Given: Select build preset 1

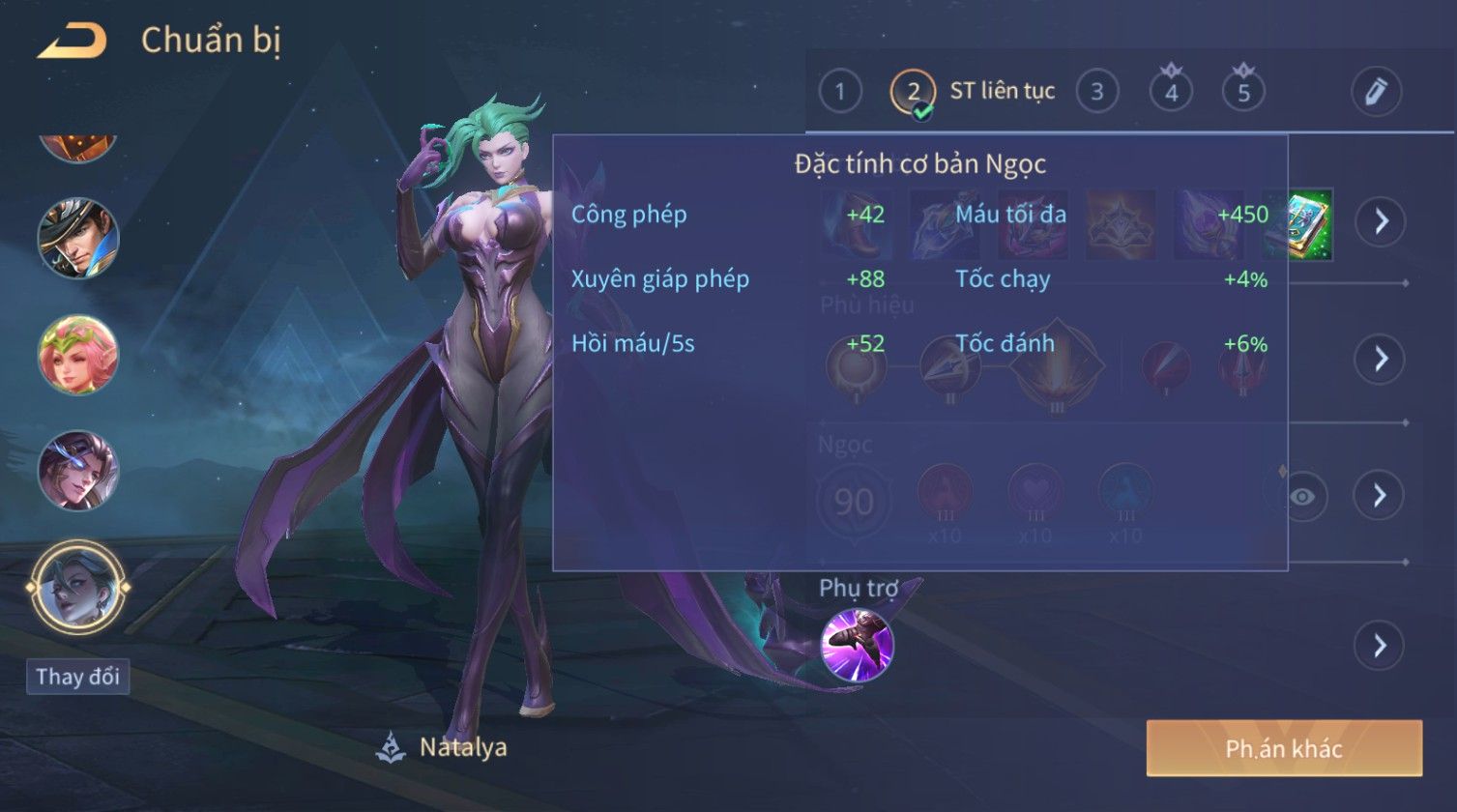Looking at the screenshot, I should click(839, 92).
